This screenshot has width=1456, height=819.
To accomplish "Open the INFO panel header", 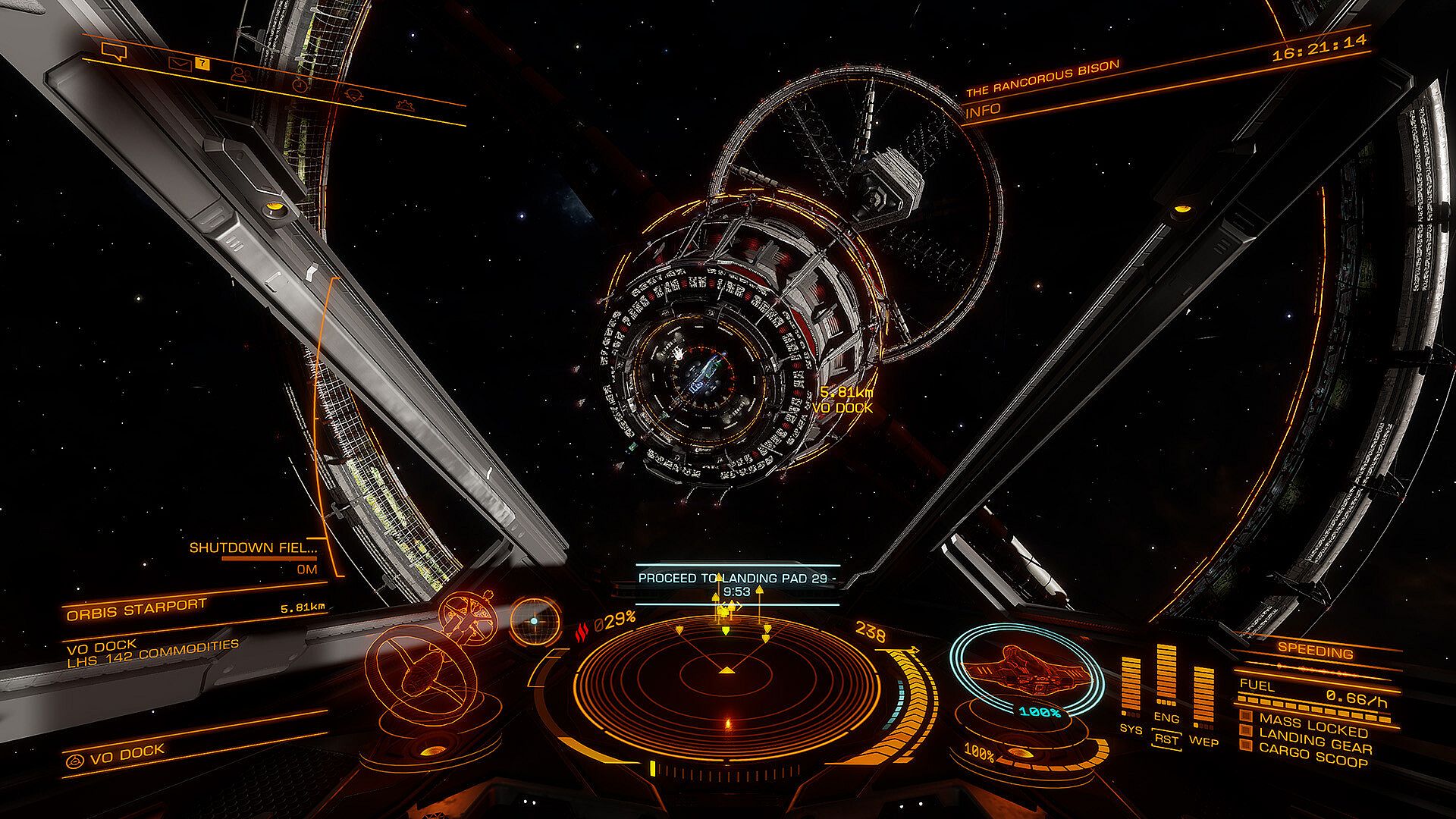I will (x=984, y=111).
